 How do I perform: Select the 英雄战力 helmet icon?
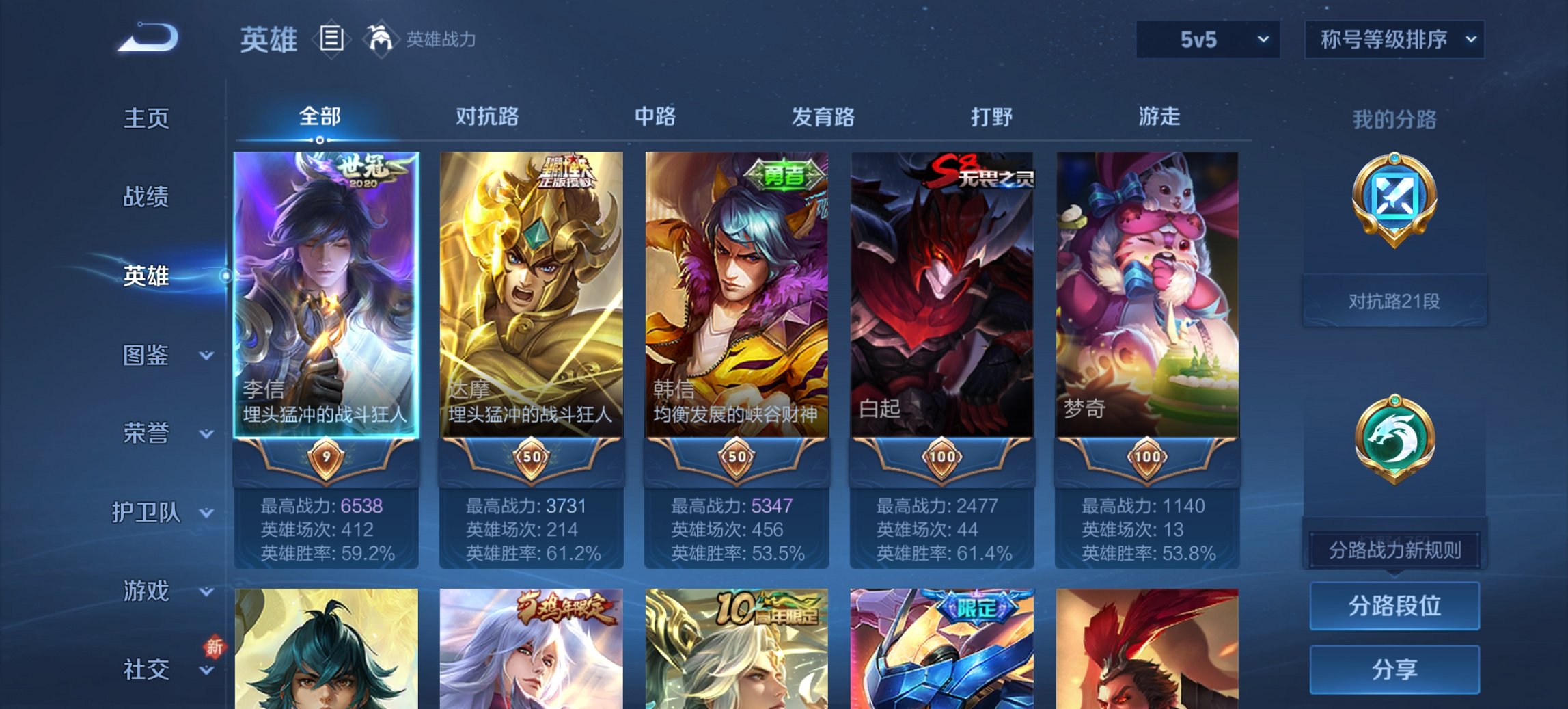pos(381,40)
